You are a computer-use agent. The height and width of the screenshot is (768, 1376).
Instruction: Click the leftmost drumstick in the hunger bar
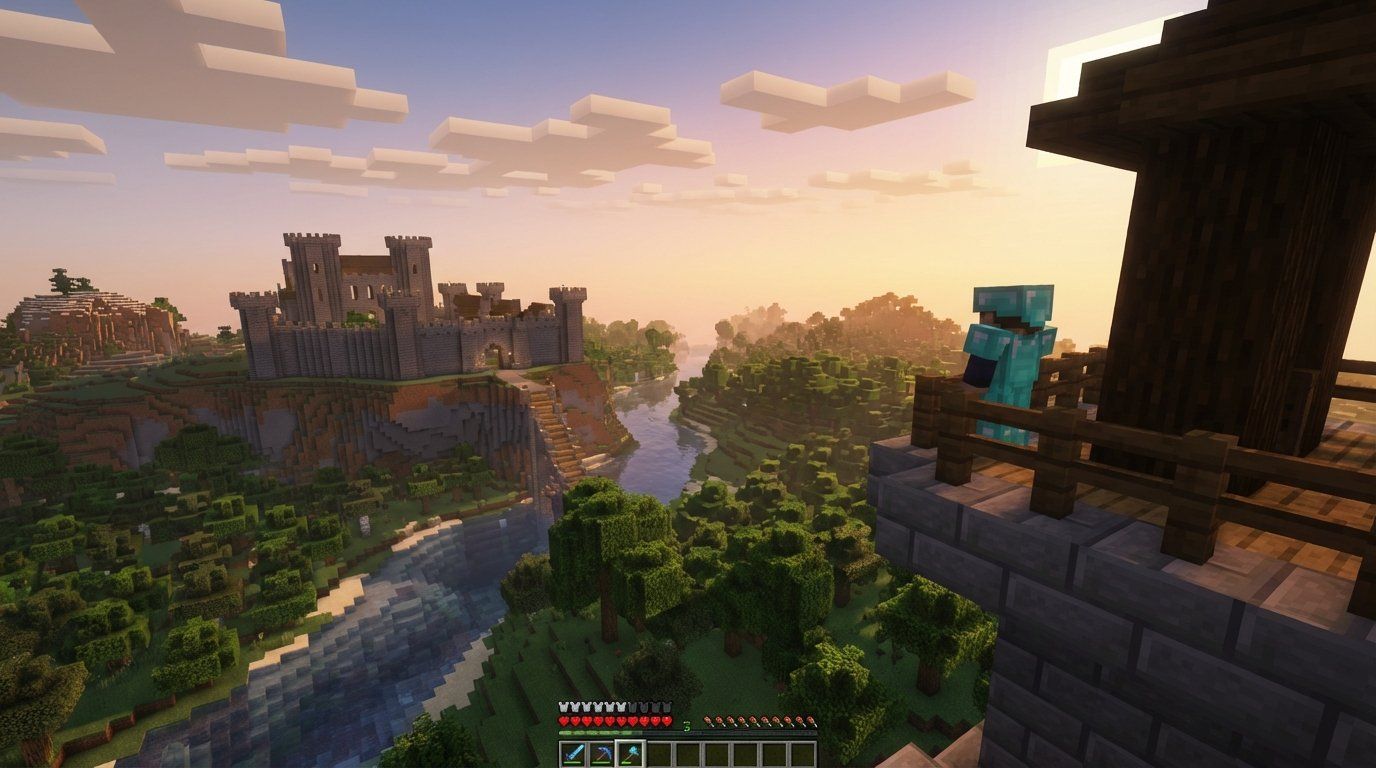point(708,722)
